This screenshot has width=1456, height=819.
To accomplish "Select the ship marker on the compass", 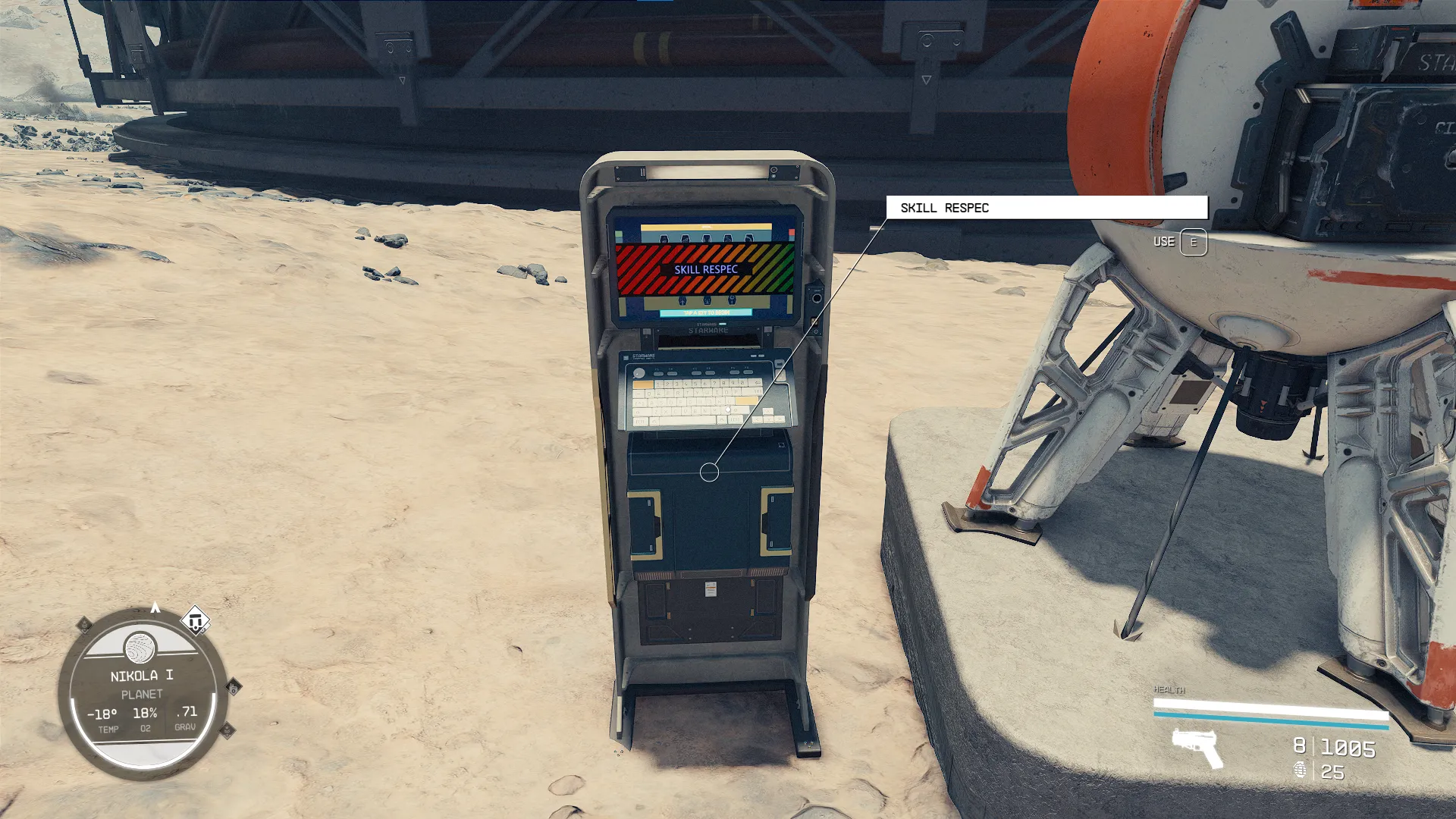I will (x=195, y=621).
